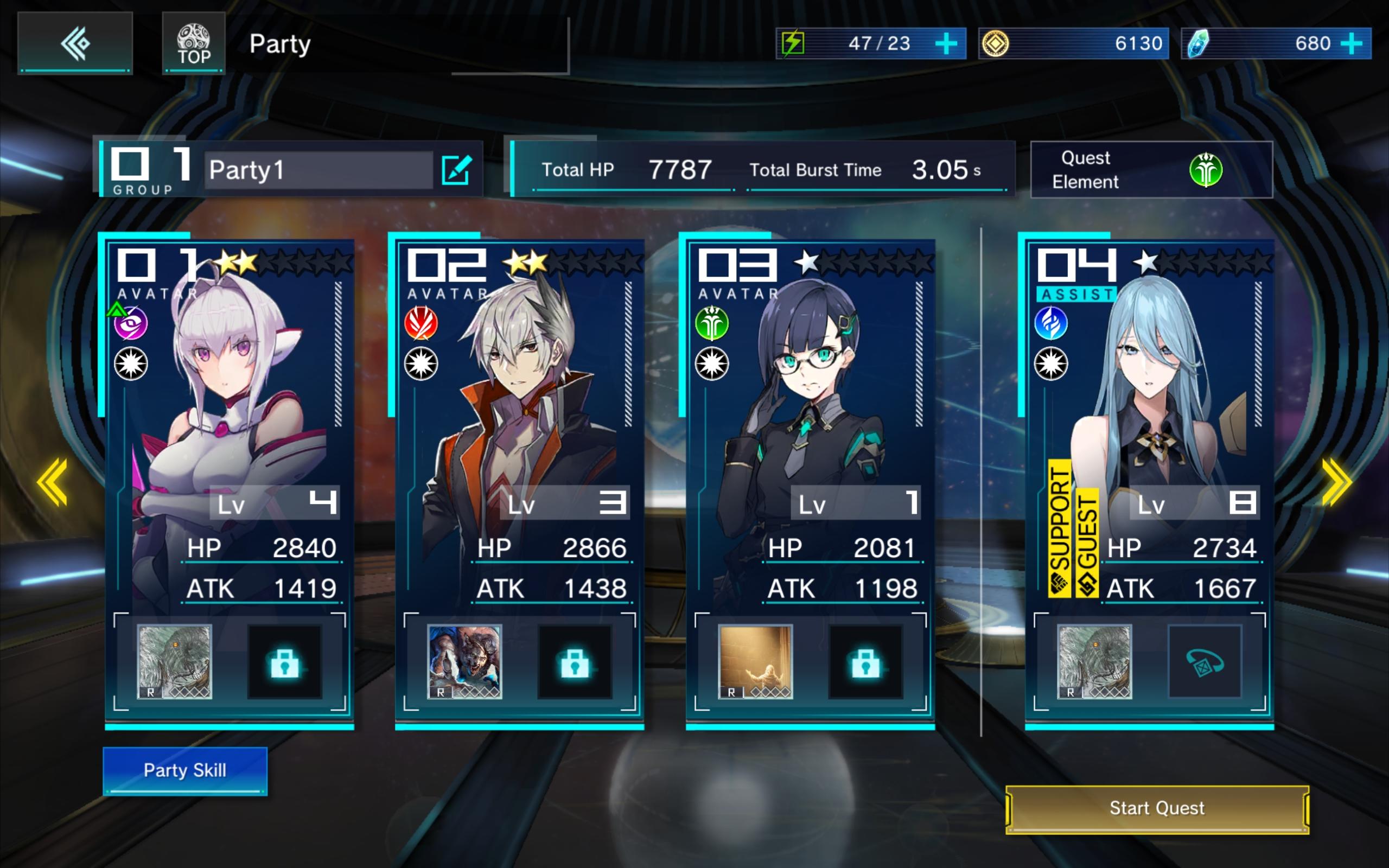Screen dimensions: 1389x868
Task: Open Avatar 01's equipped creature card
Action: point(175,661)
